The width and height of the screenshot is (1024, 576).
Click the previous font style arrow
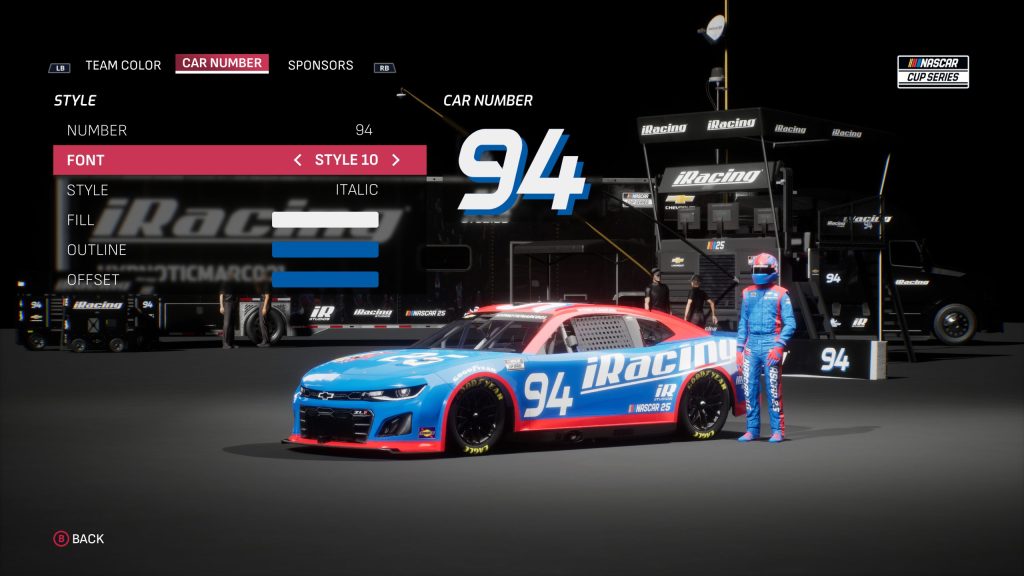(297, 160)
